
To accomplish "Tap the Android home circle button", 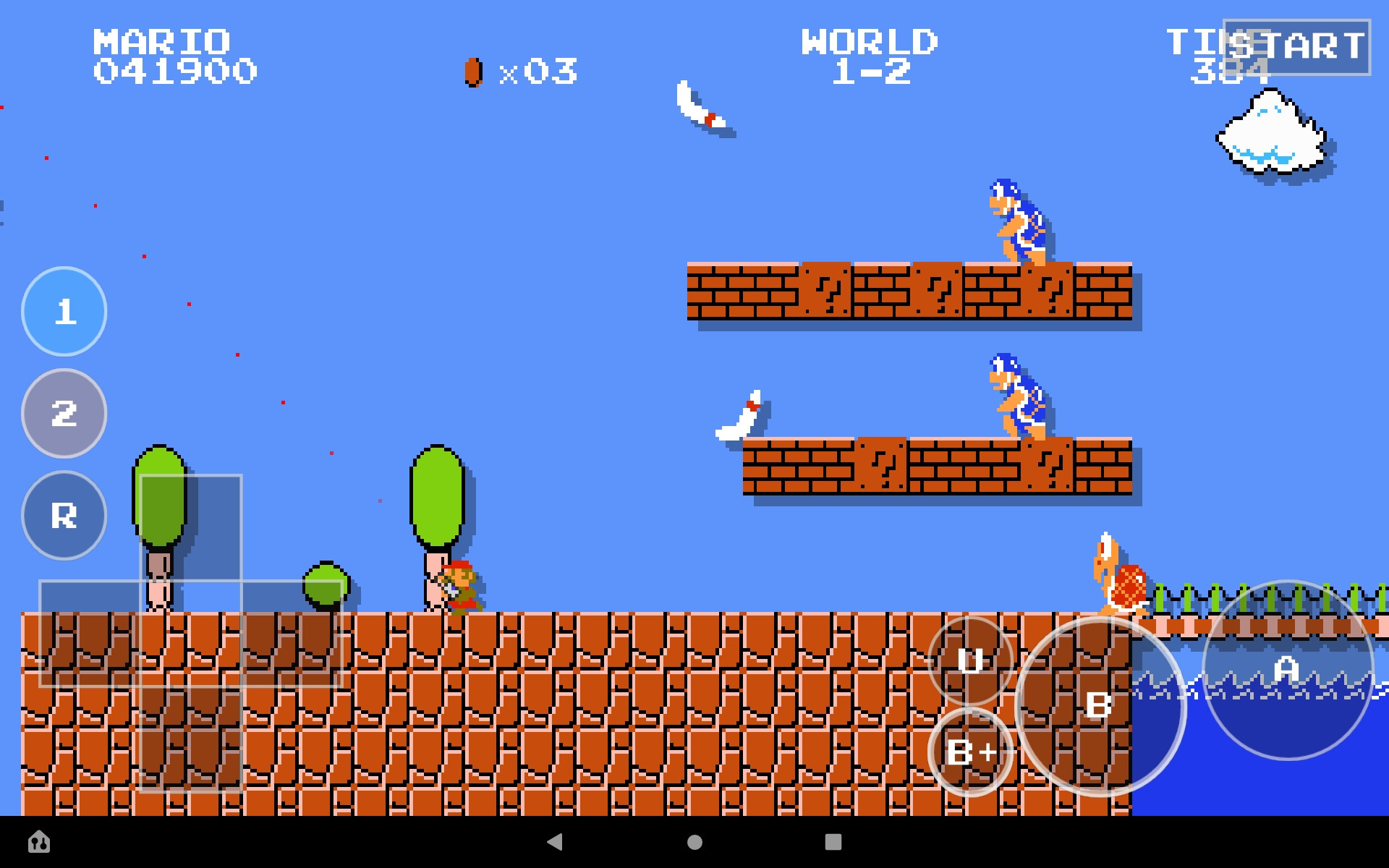I will click(x=694, y=841).
